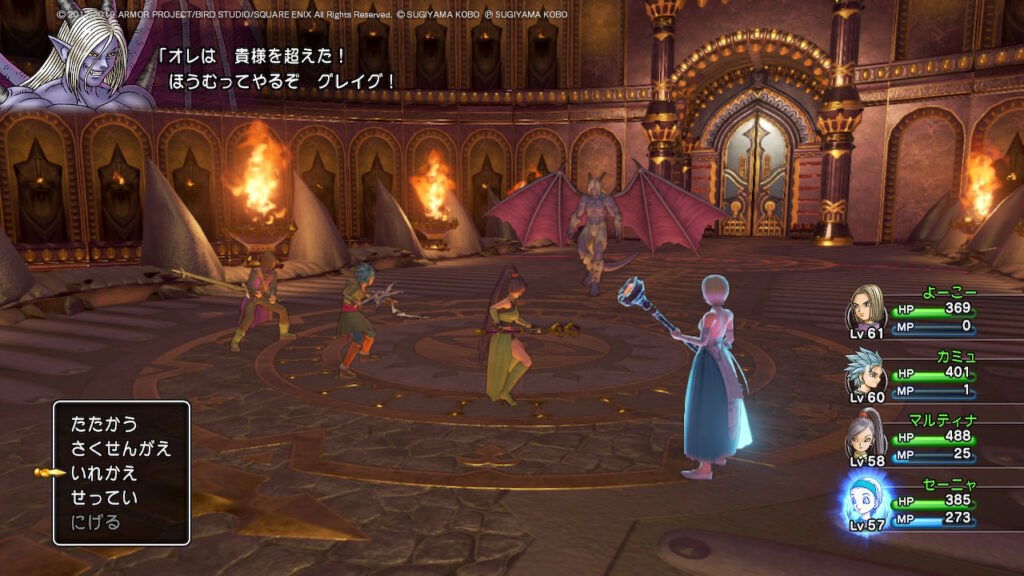Image resolution: width=1024 pixels, height=576 pixels.
Task: Select the せってい settings entry
Action: click(104, 497)
